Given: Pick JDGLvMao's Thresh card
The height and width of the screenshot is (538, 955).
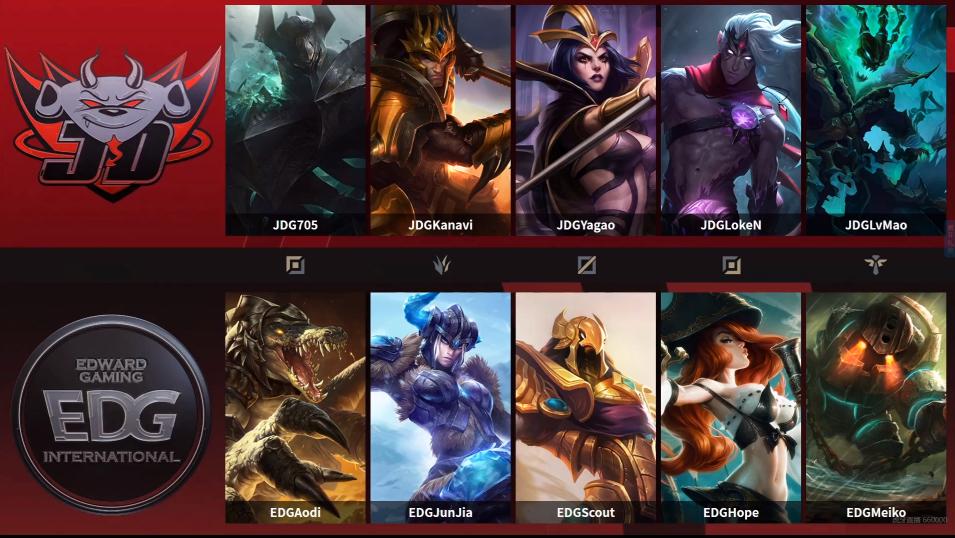Looking at the screenshot, I should tap(876, 120).
